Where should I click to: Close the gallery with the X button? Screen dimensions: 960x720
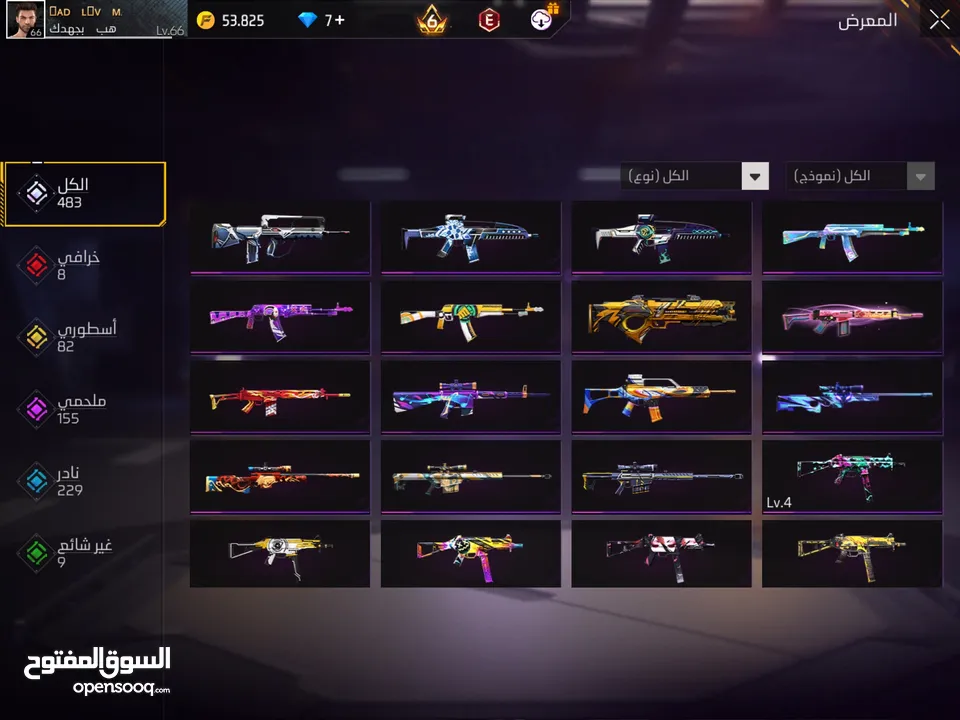coord(939,20)
